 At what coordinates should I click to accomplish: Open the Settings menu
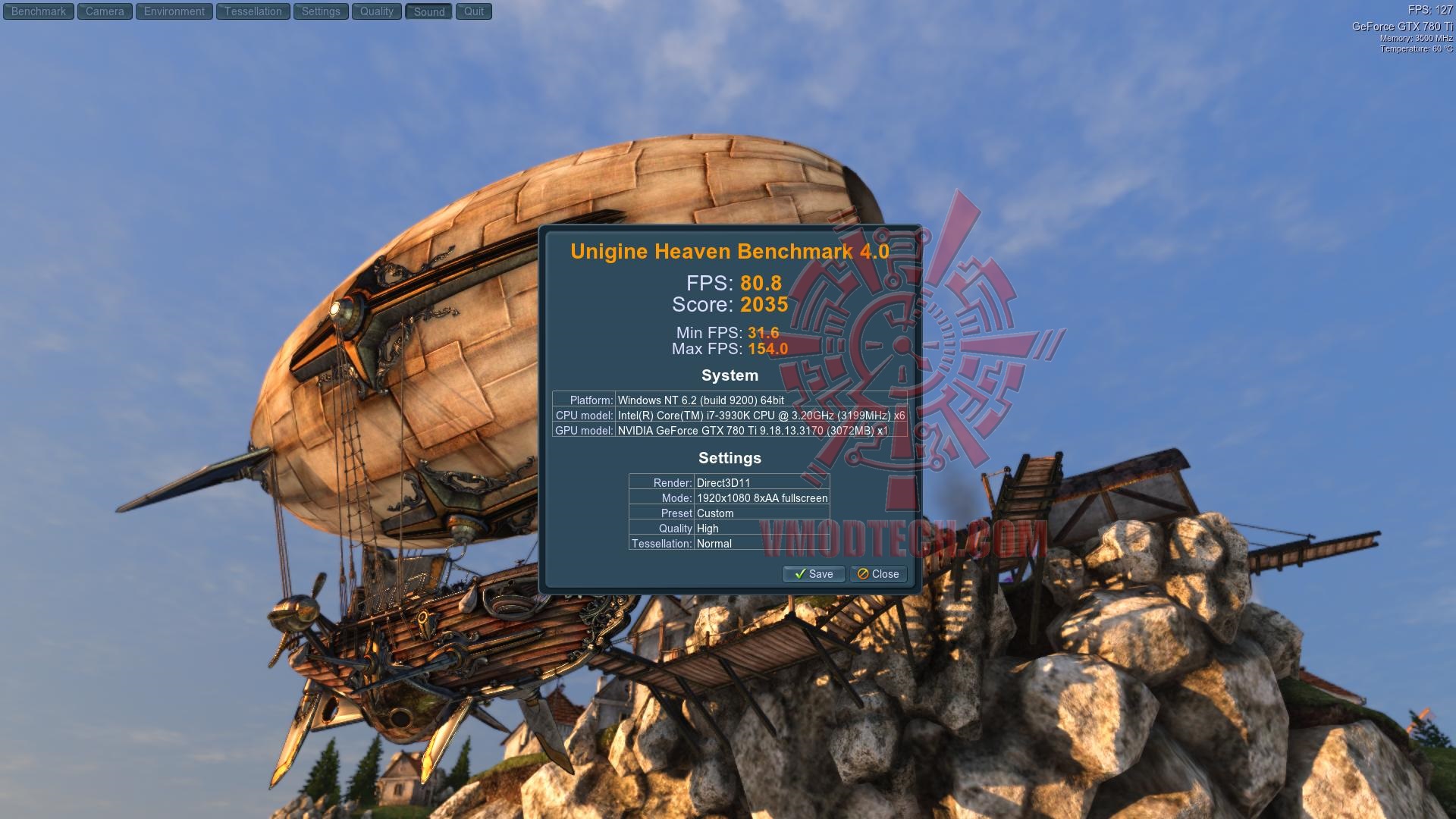point(321,11)
